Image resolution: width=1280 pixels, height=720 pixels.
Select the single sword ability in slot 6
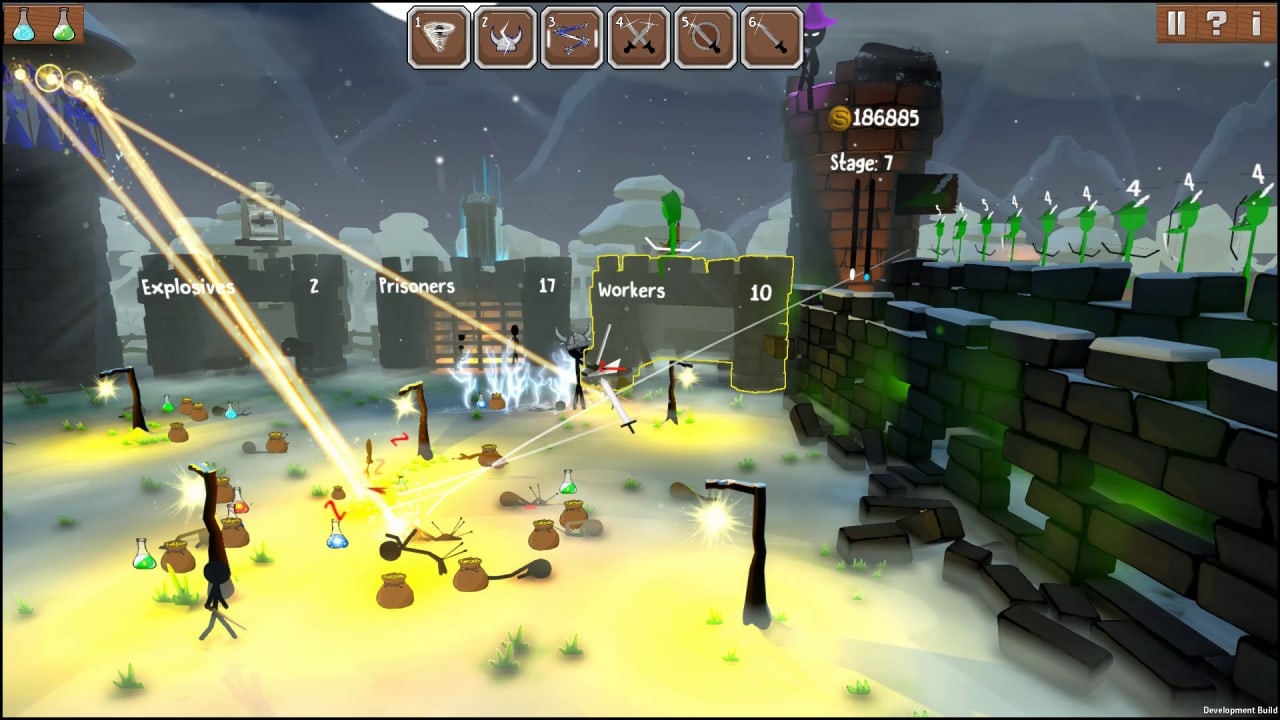pos(771,38)
